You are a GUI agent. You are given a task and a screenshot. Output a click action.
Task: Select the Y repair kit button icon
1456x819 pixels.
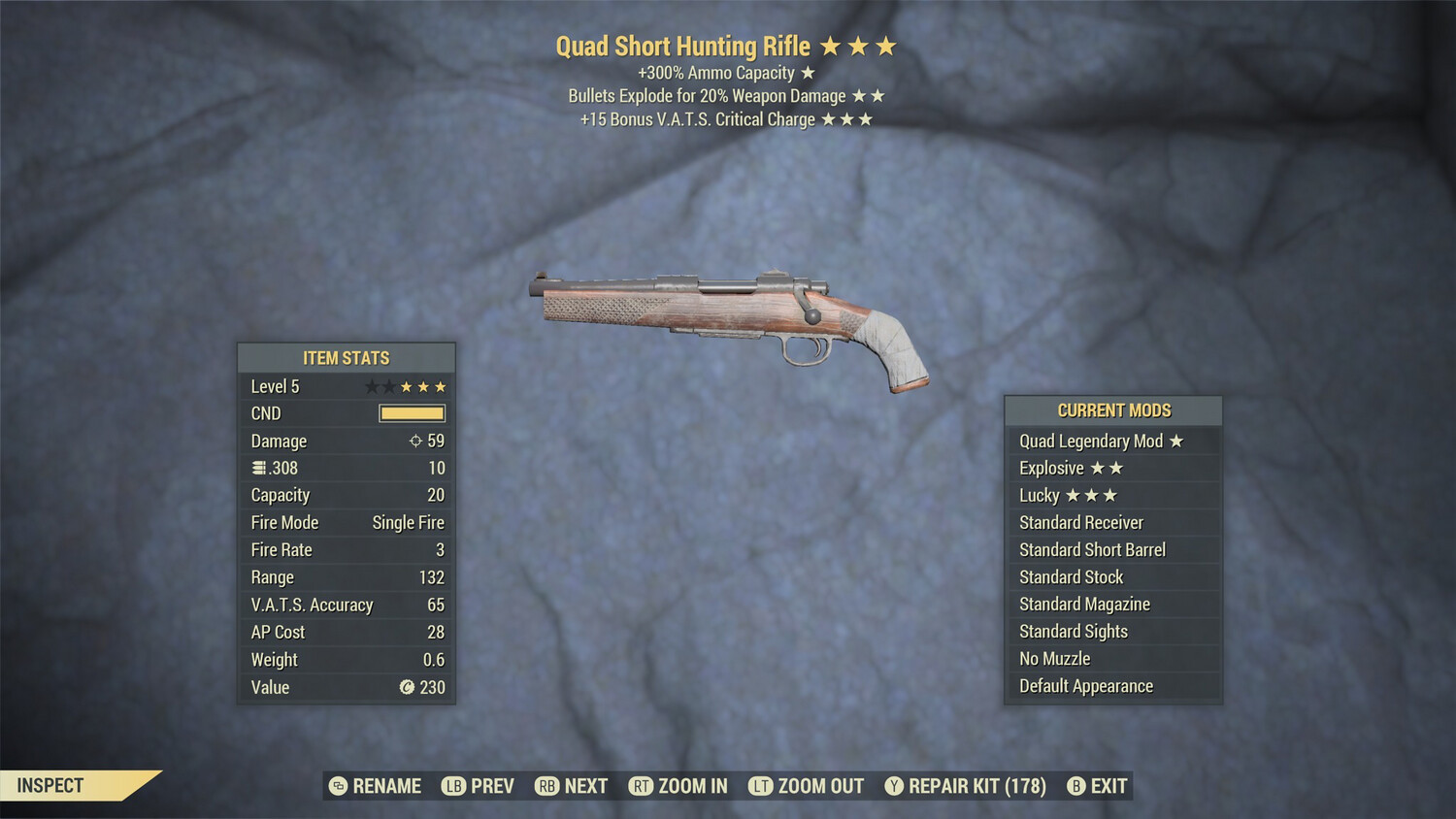point(894,786)
